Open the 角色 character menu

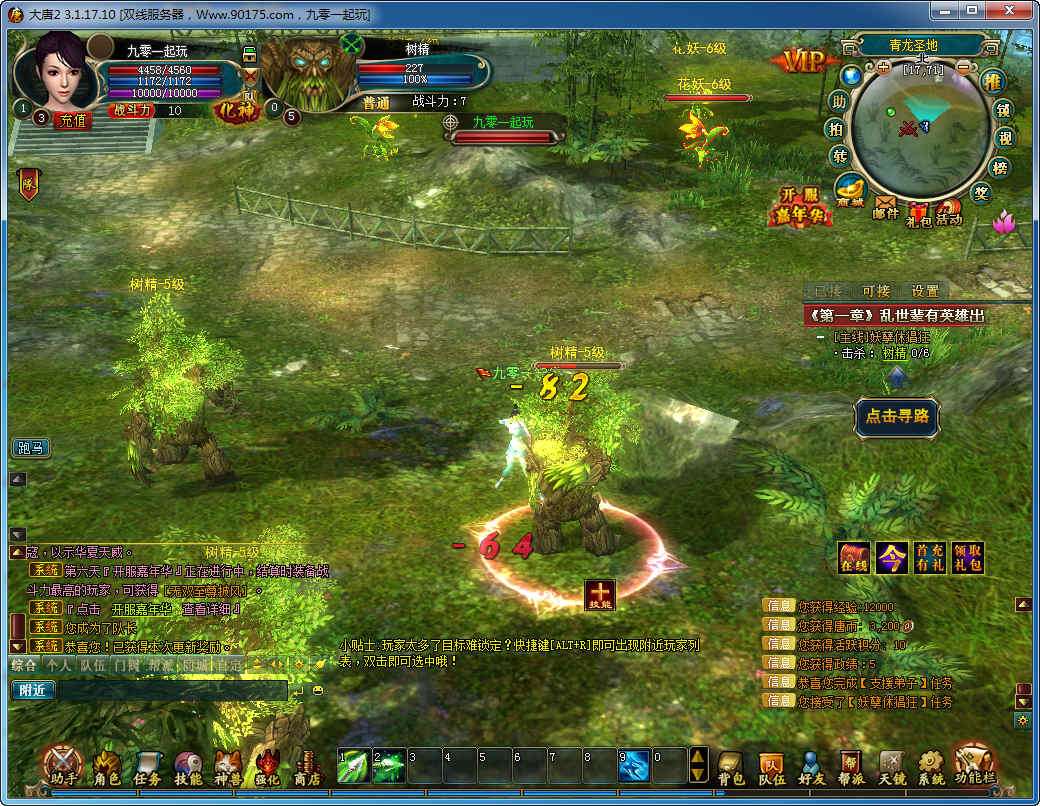[x=107, y=767]
